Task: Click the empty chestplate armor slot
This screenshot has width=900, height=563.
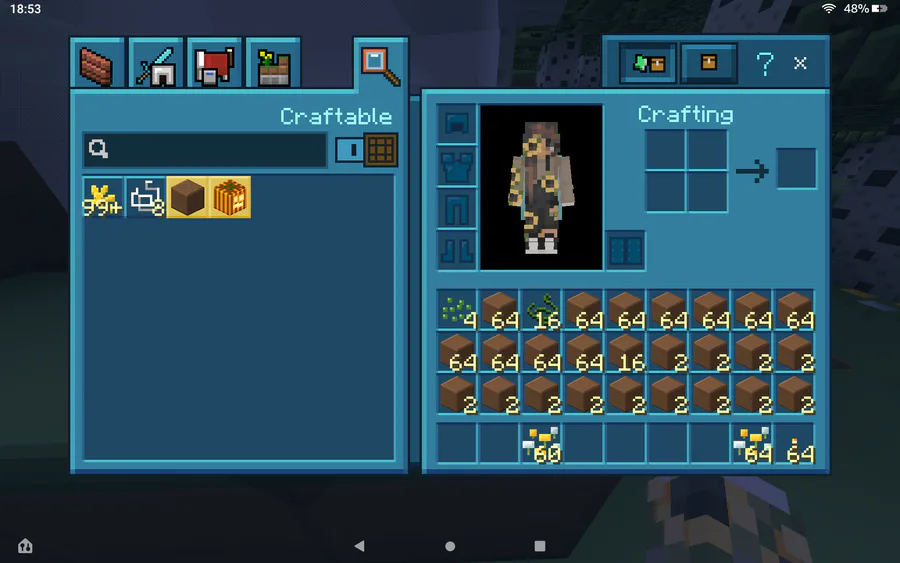Action: [x=458, y=166]
